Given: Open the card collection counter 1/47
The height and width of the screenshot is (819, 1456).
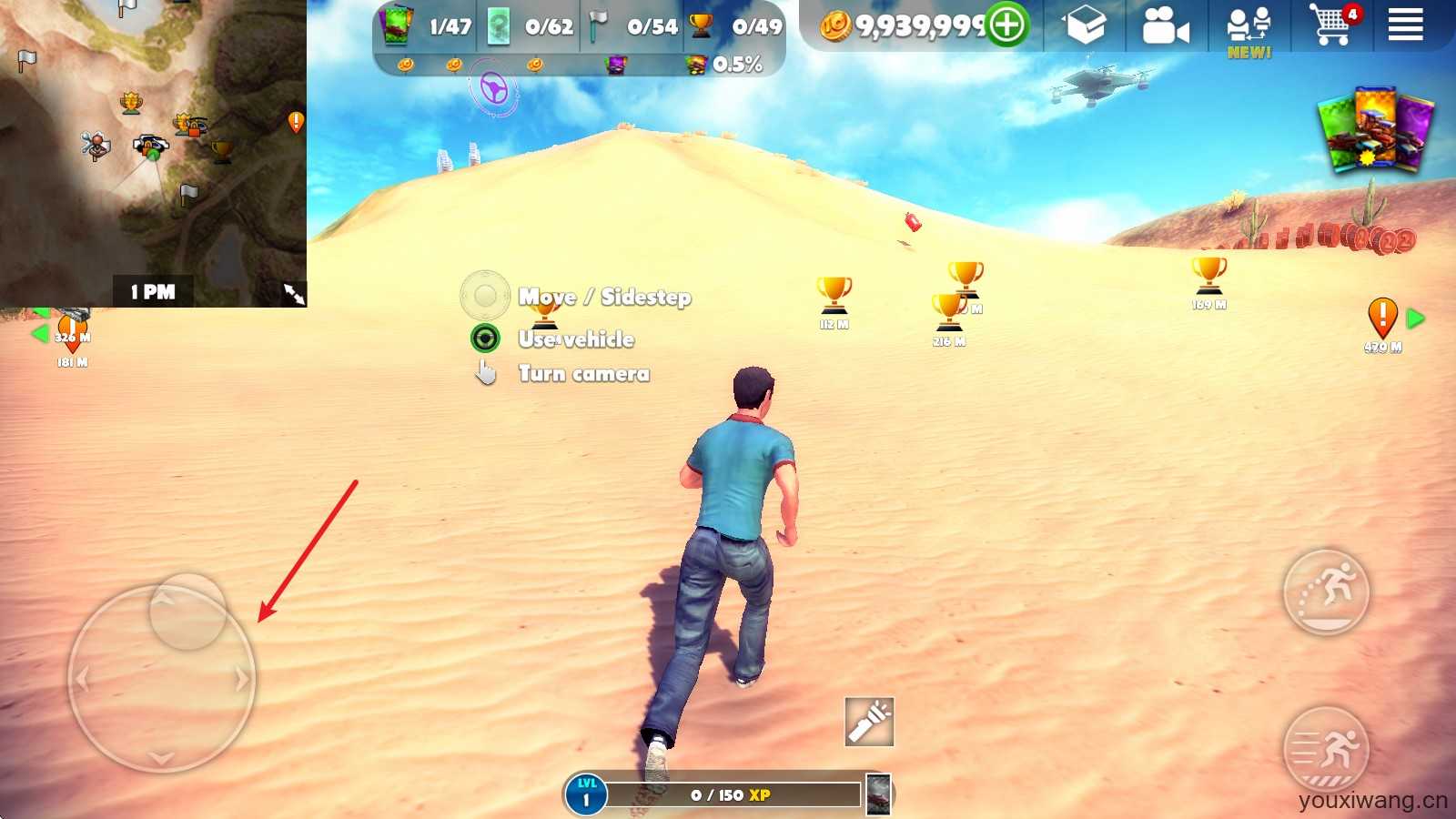Looking at the screenshot, I should tap(428, 26).
